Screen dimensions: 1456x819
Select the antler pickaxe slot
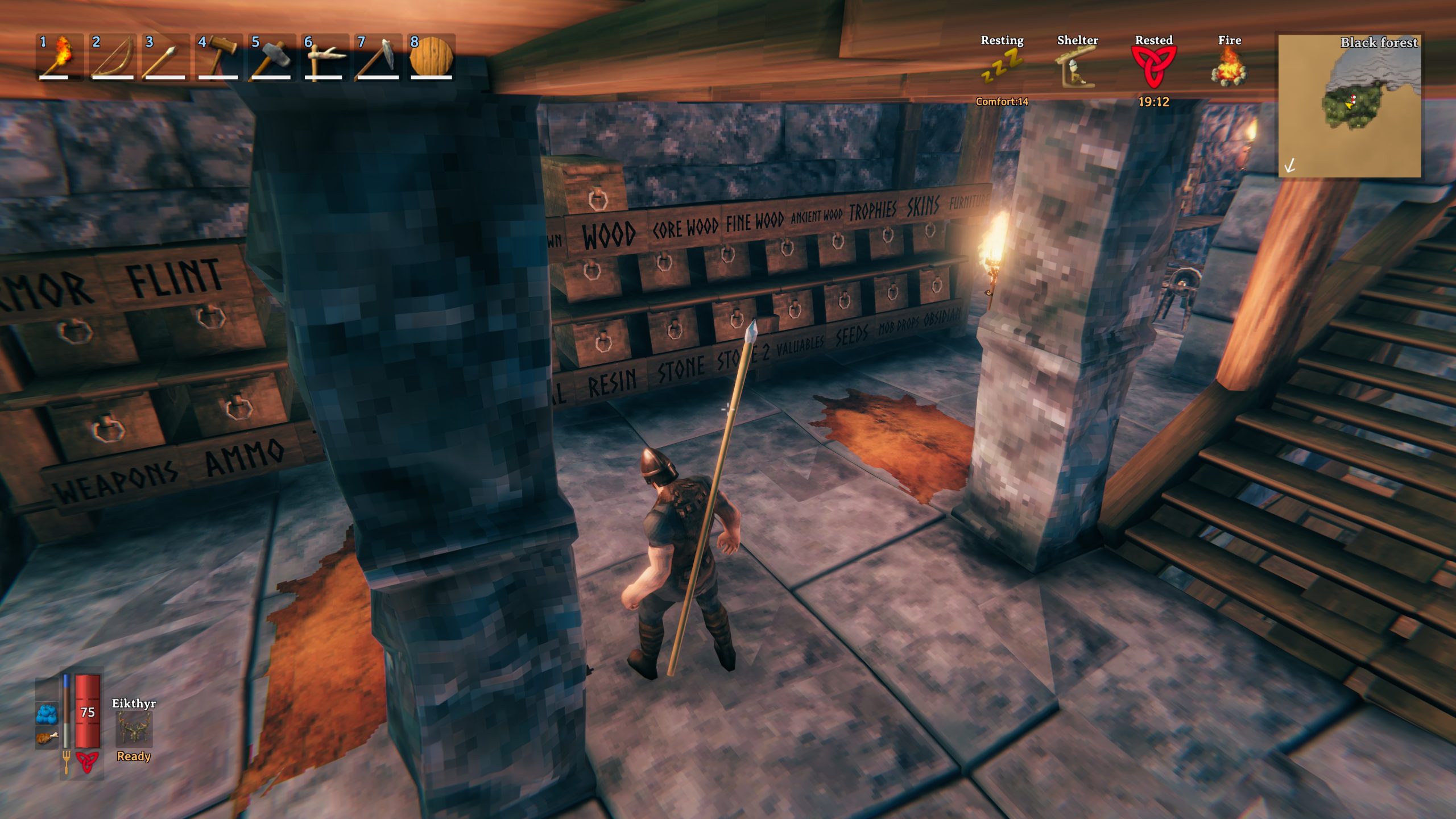click(x=324, y=57)
